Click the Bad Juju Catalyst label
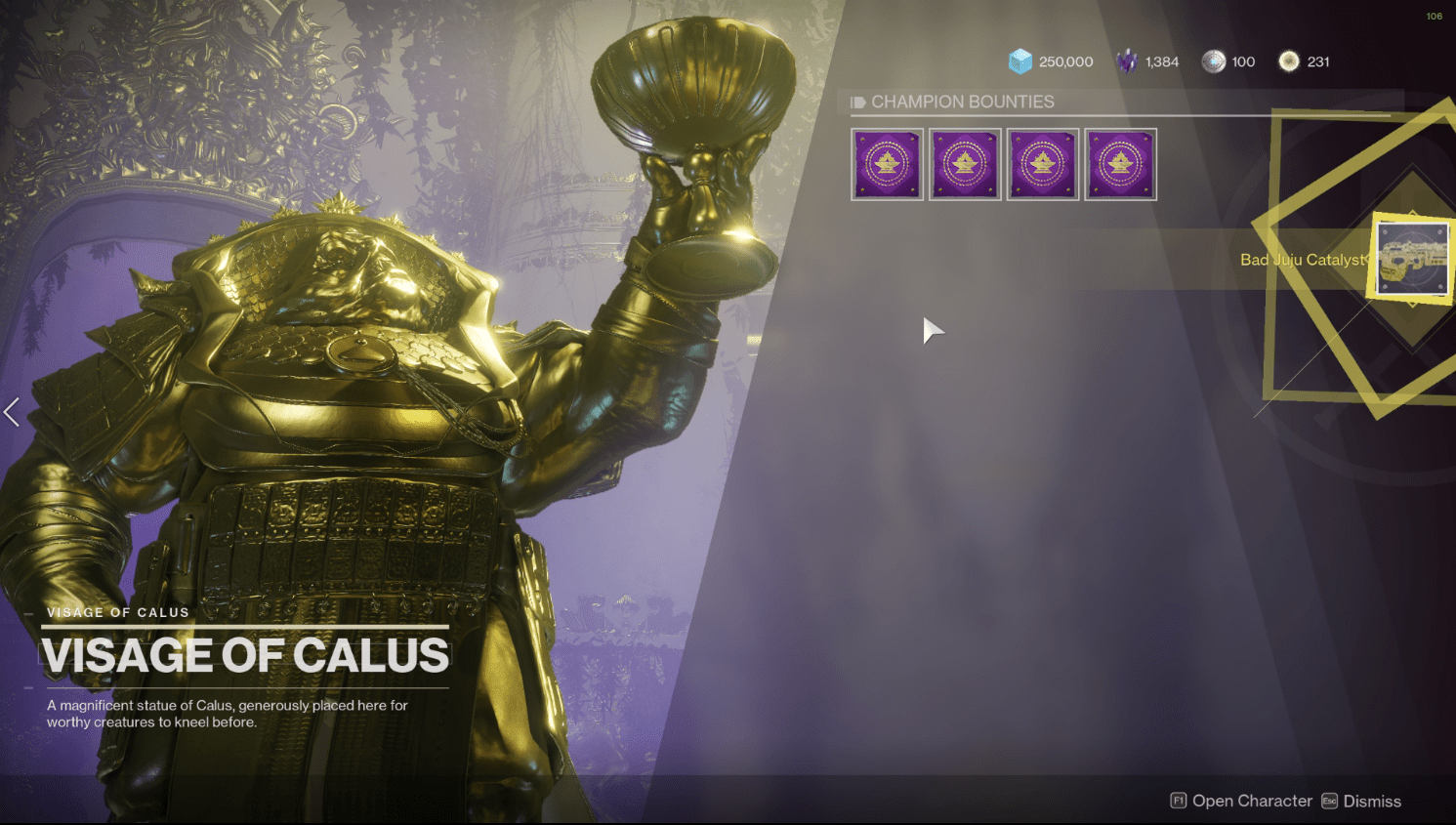Image resolution: width=1456 pixels, height=825 pixels. coord(1305,260)
